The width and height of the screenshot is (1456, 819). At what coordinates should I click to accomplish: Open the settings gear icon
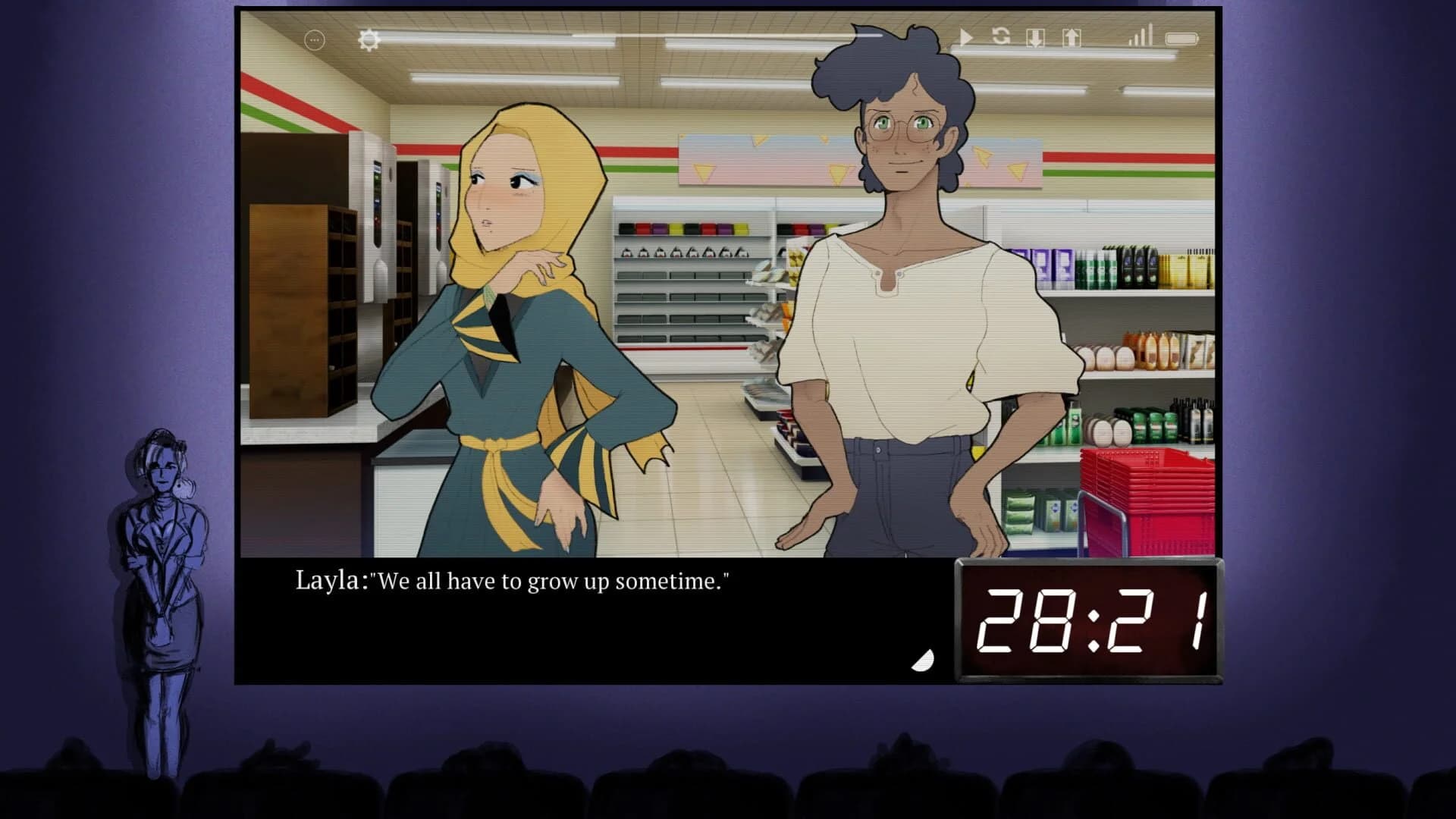[369, 38]
